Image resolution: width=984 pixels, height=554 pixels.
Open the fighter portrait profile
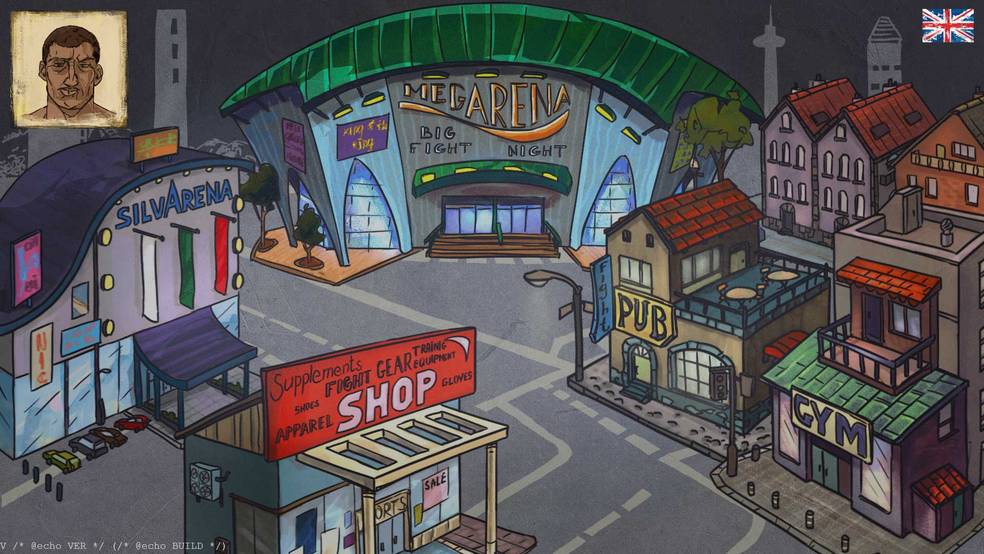(68, 68)
